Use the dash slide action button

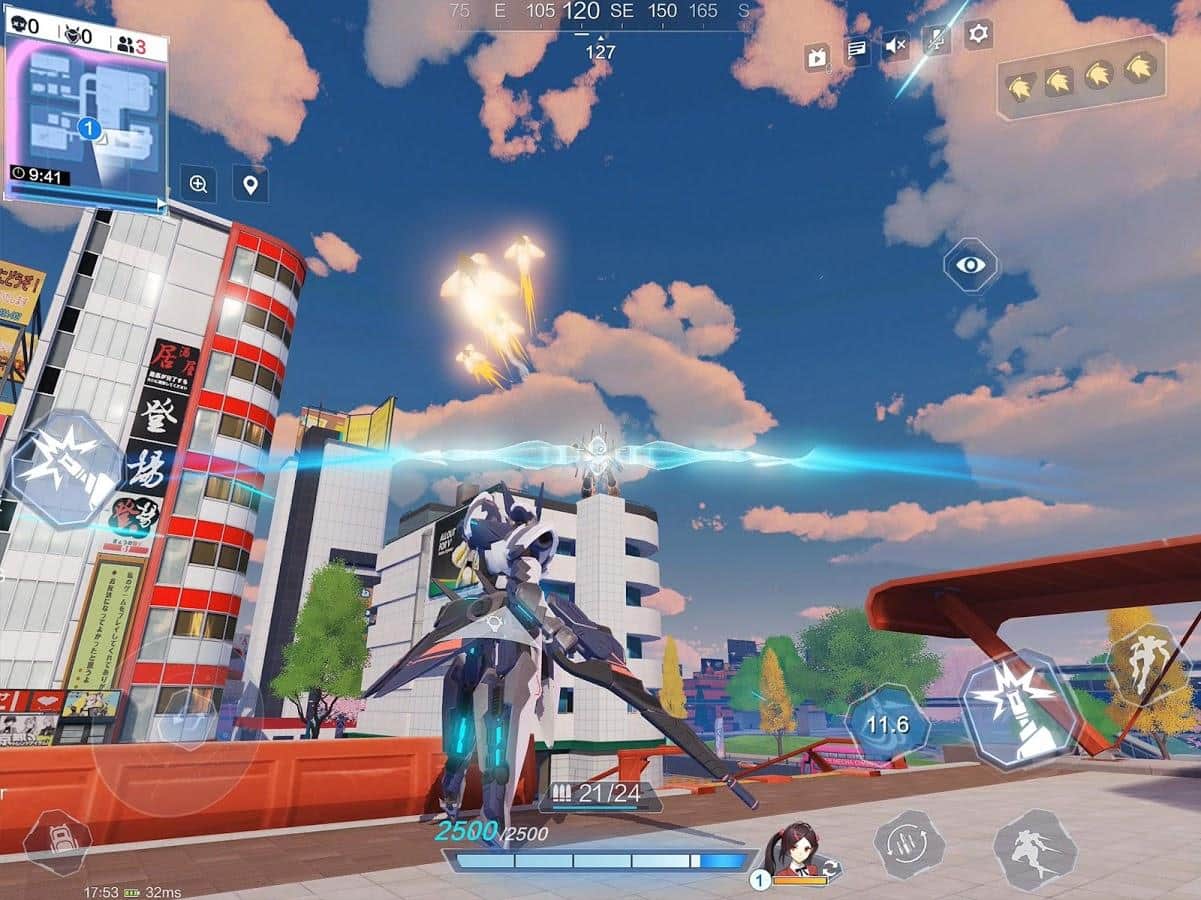[1035, 849]
